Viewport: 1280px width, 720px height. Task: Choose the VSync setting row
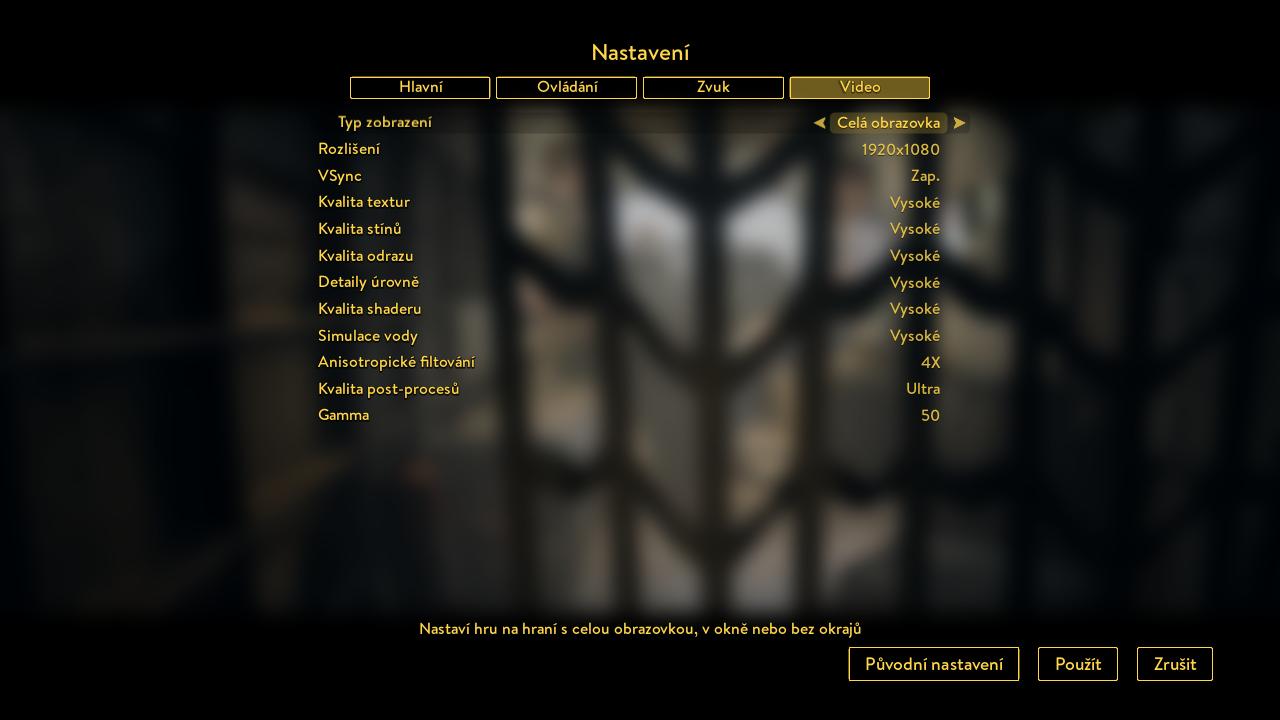(x=628, y=176)
